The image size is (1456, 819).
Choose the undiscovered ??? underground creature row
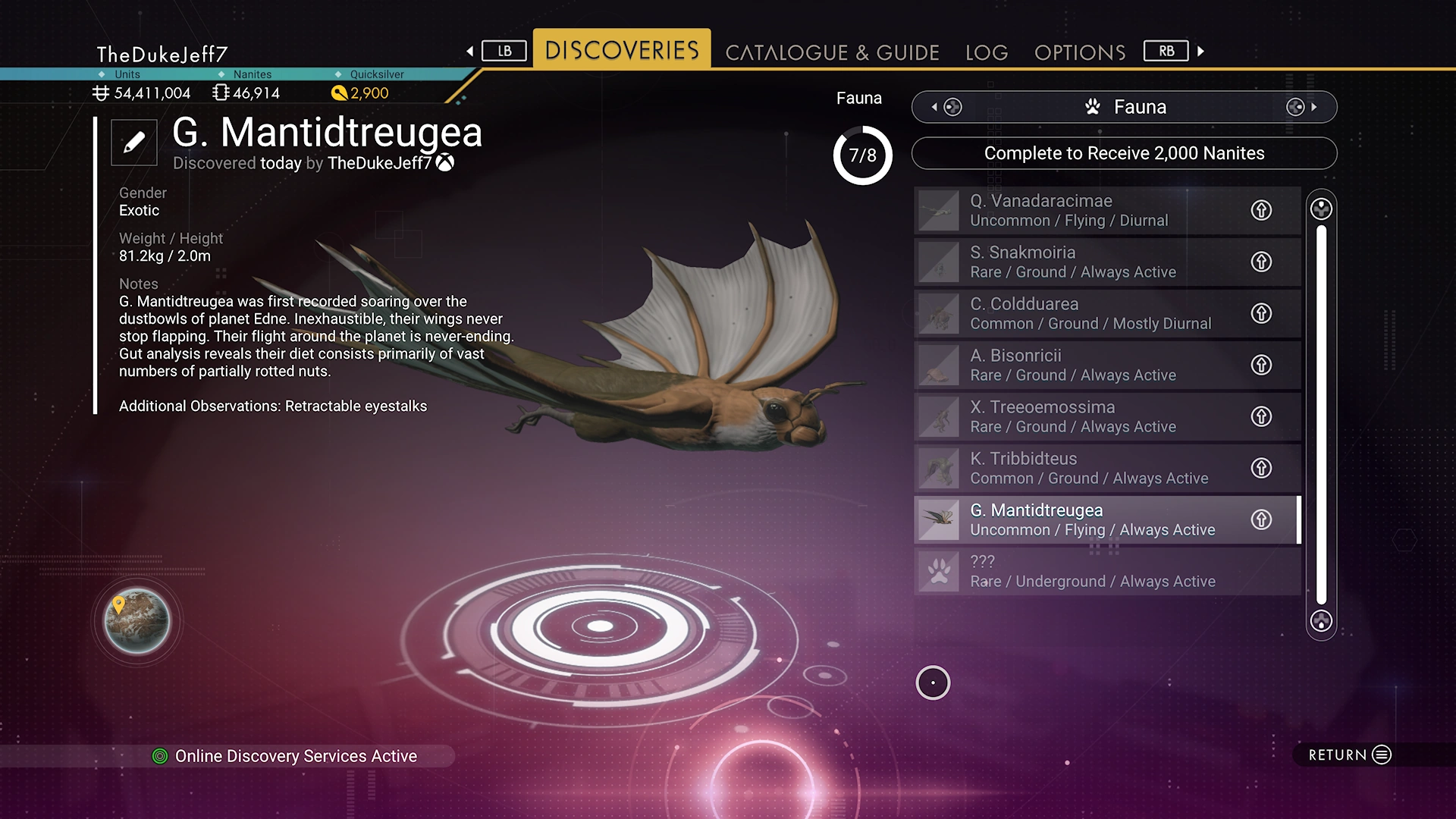click(x=1084, y=571)
